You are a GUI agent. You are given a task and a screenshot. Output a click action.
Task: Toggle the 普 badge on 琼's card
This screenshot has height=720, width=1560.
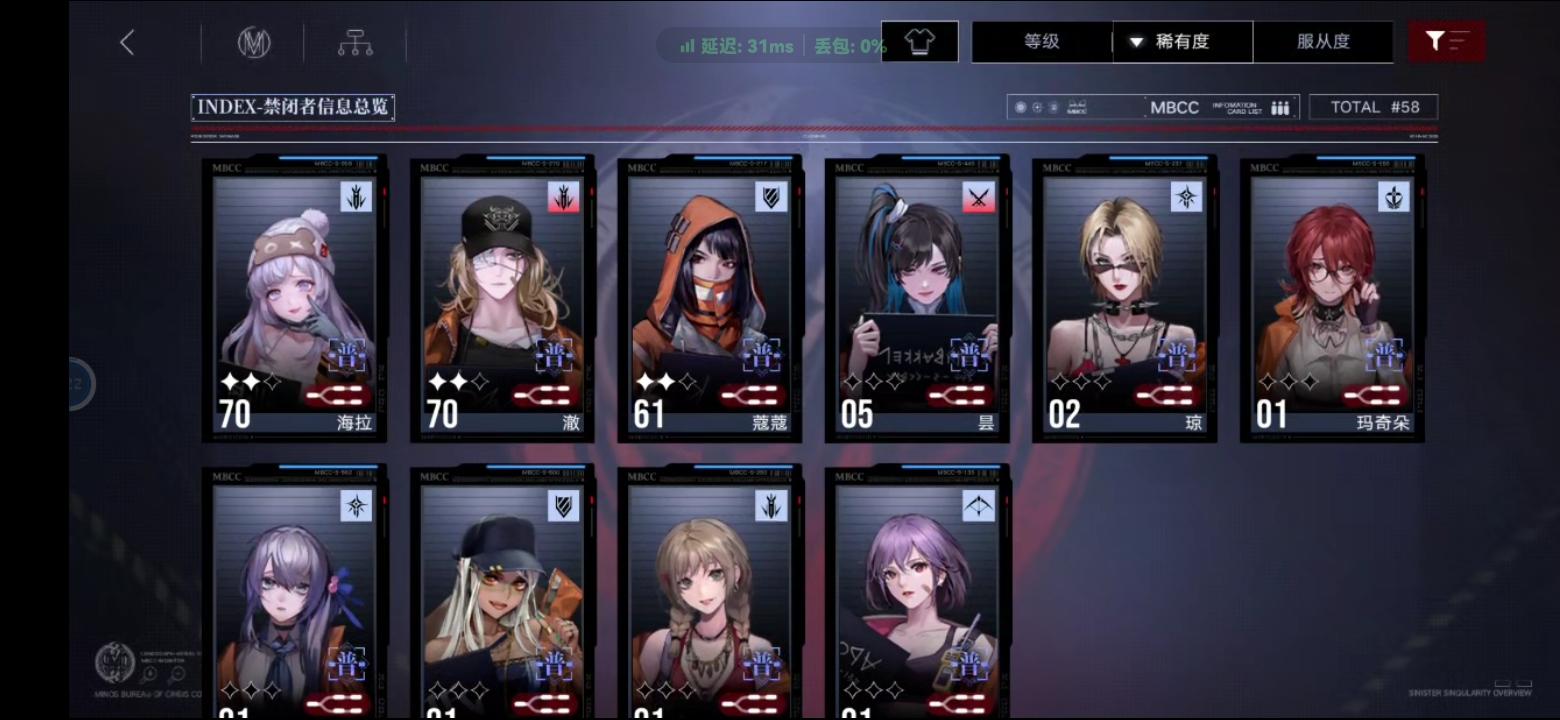1178,354
